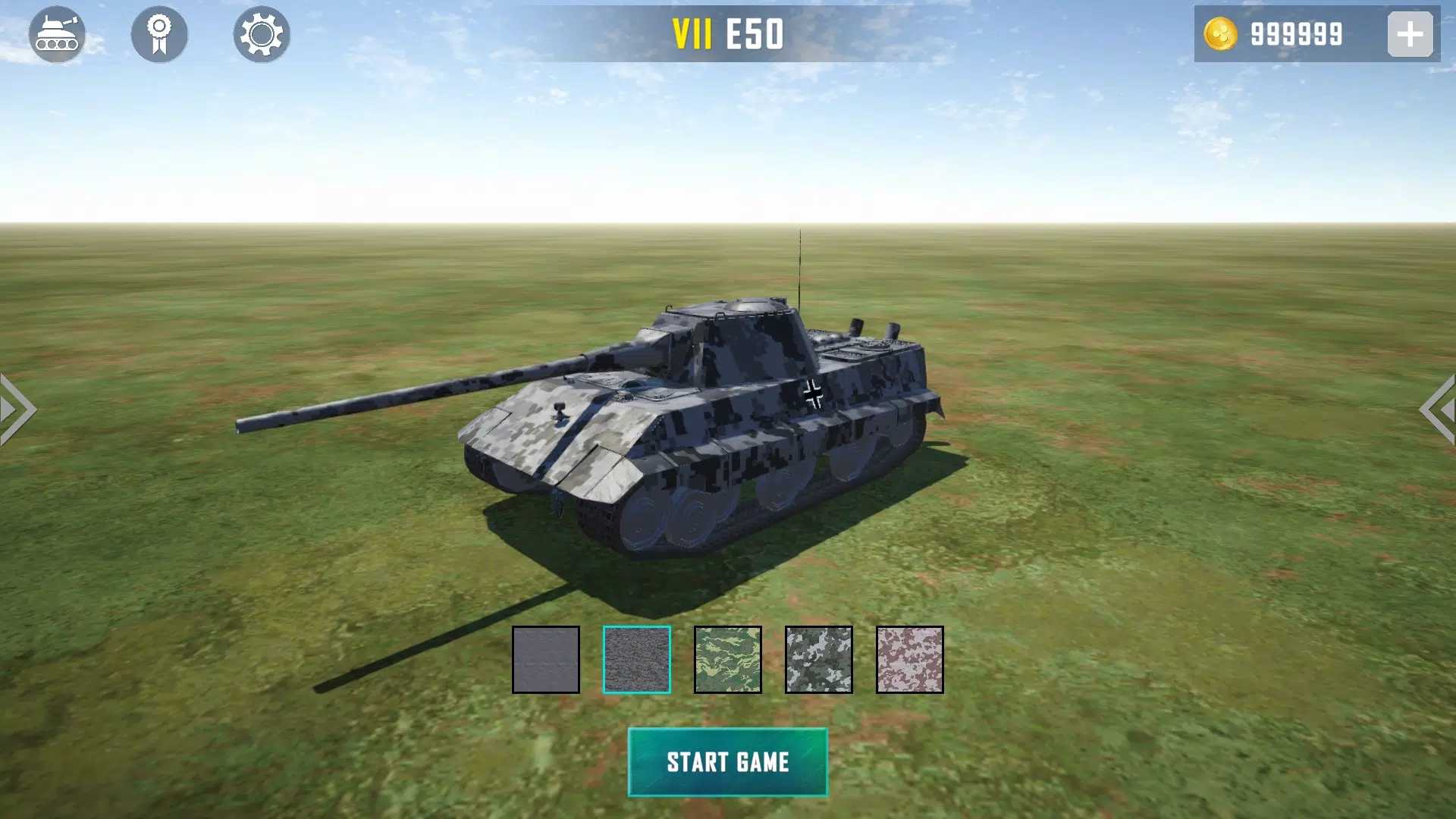Apply the green woodland camo swatch

click(x=728, y=660)
